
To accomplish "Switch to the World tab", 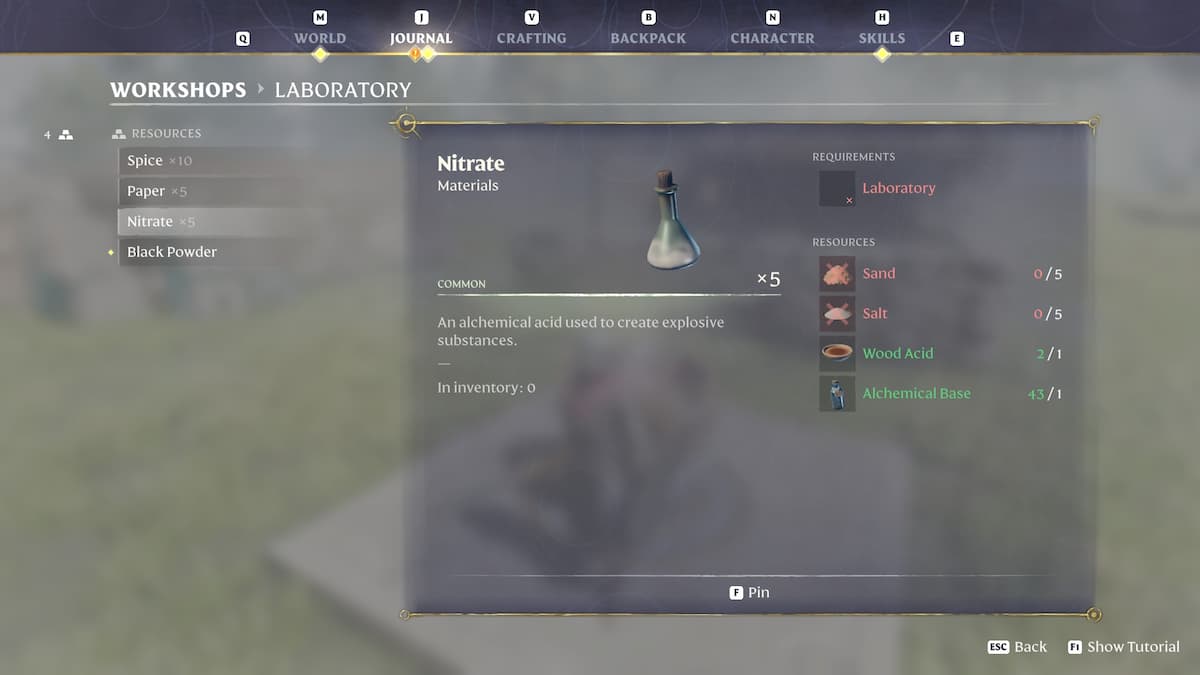I will click(x=319, y=38).
